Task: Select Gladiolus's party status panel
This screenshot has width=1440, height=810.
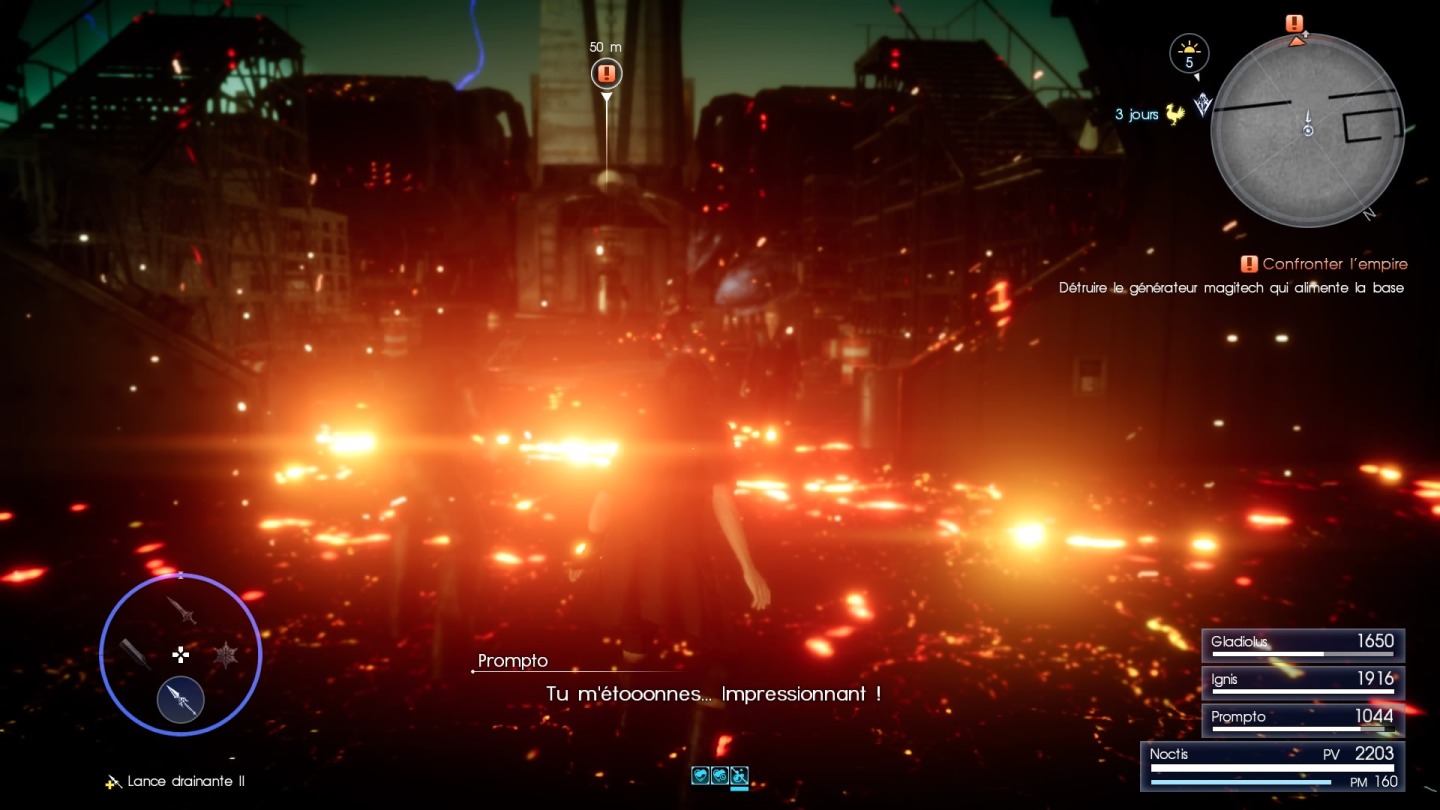Action: 1303,645
